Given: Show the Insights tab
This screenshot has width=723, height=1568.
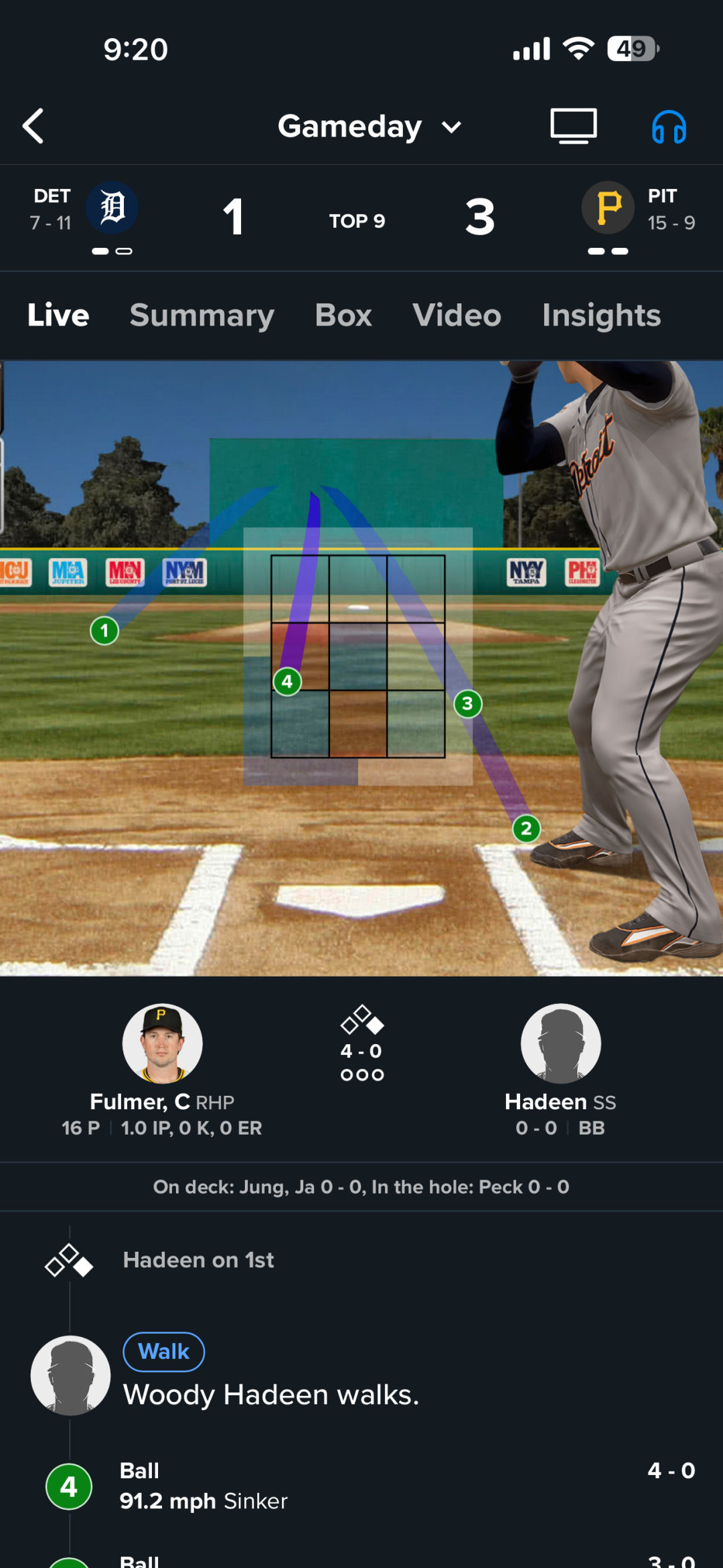Looking at the screenshot, I should point(601,315).
